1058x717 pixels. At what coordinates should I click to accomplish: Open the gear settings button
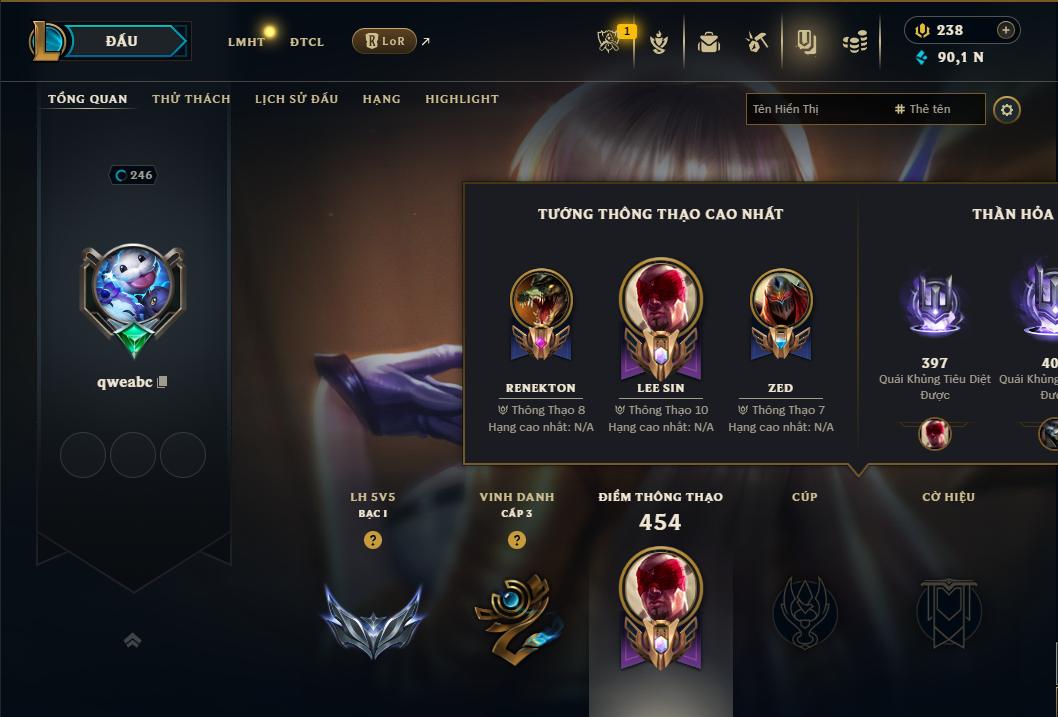pos(1007,109)
